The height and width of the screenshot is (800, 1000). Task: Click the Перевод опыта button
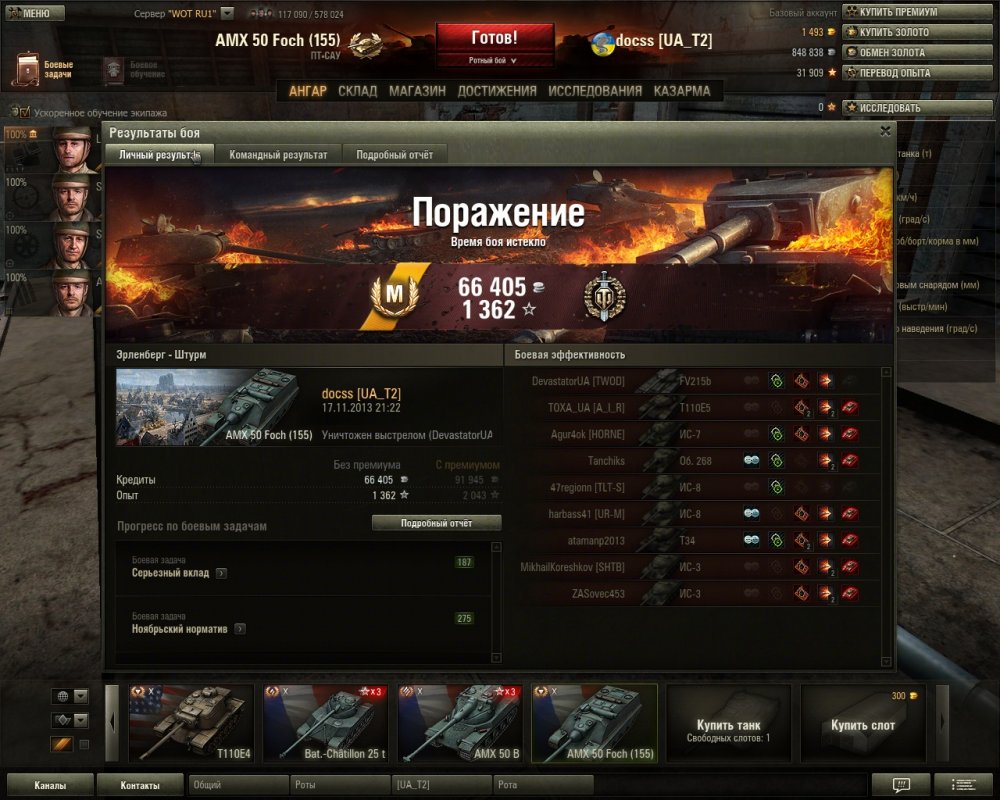[x=893, y=72]
